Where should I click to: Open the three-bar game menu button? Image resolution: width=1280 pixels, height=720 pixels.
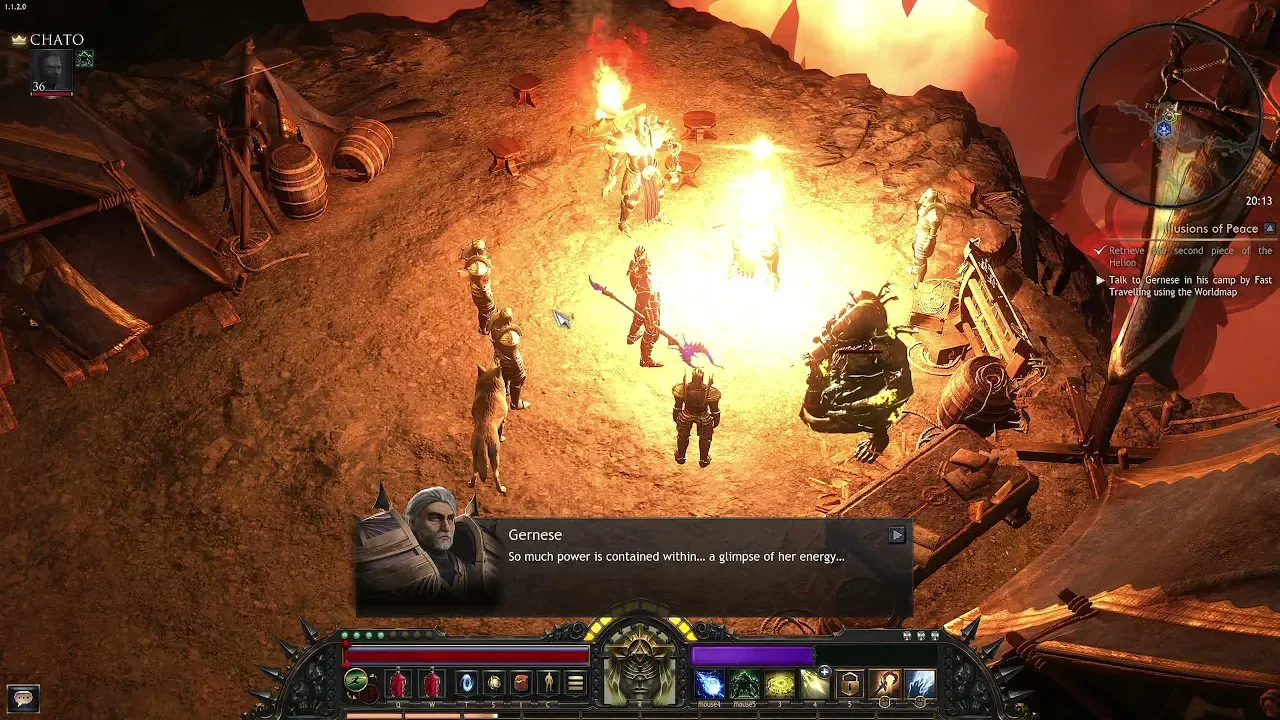tap(575, 684)
